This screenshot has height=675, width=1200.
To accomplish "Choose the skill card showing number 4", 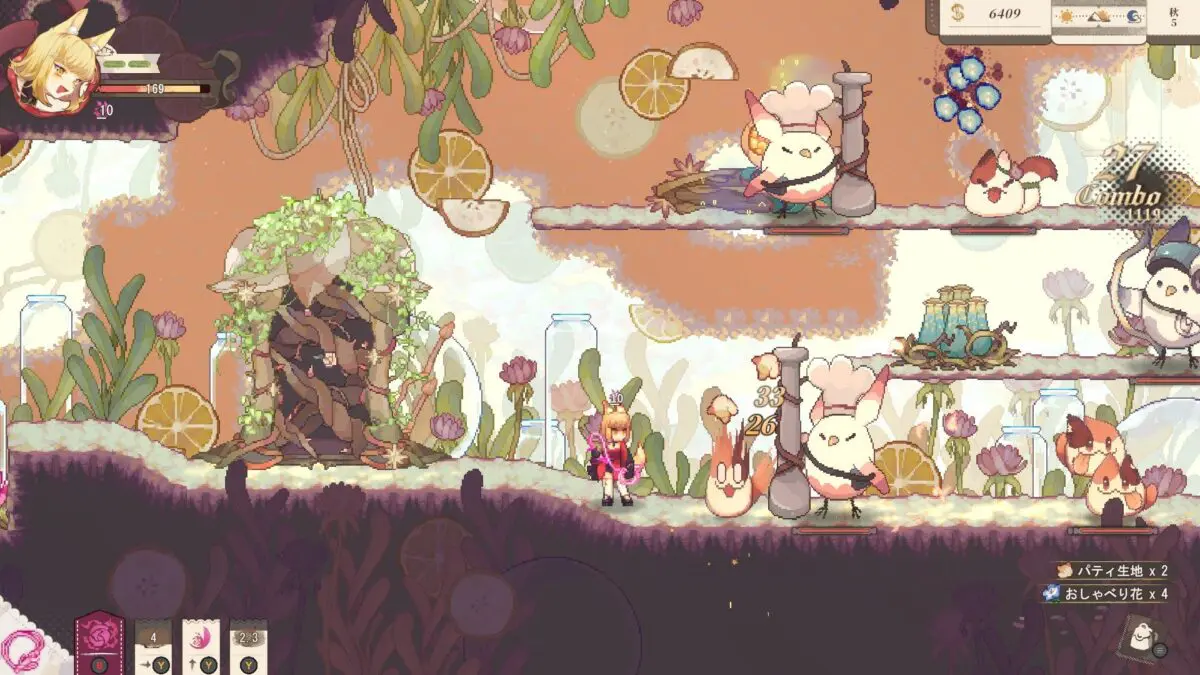I will point(153,641).
